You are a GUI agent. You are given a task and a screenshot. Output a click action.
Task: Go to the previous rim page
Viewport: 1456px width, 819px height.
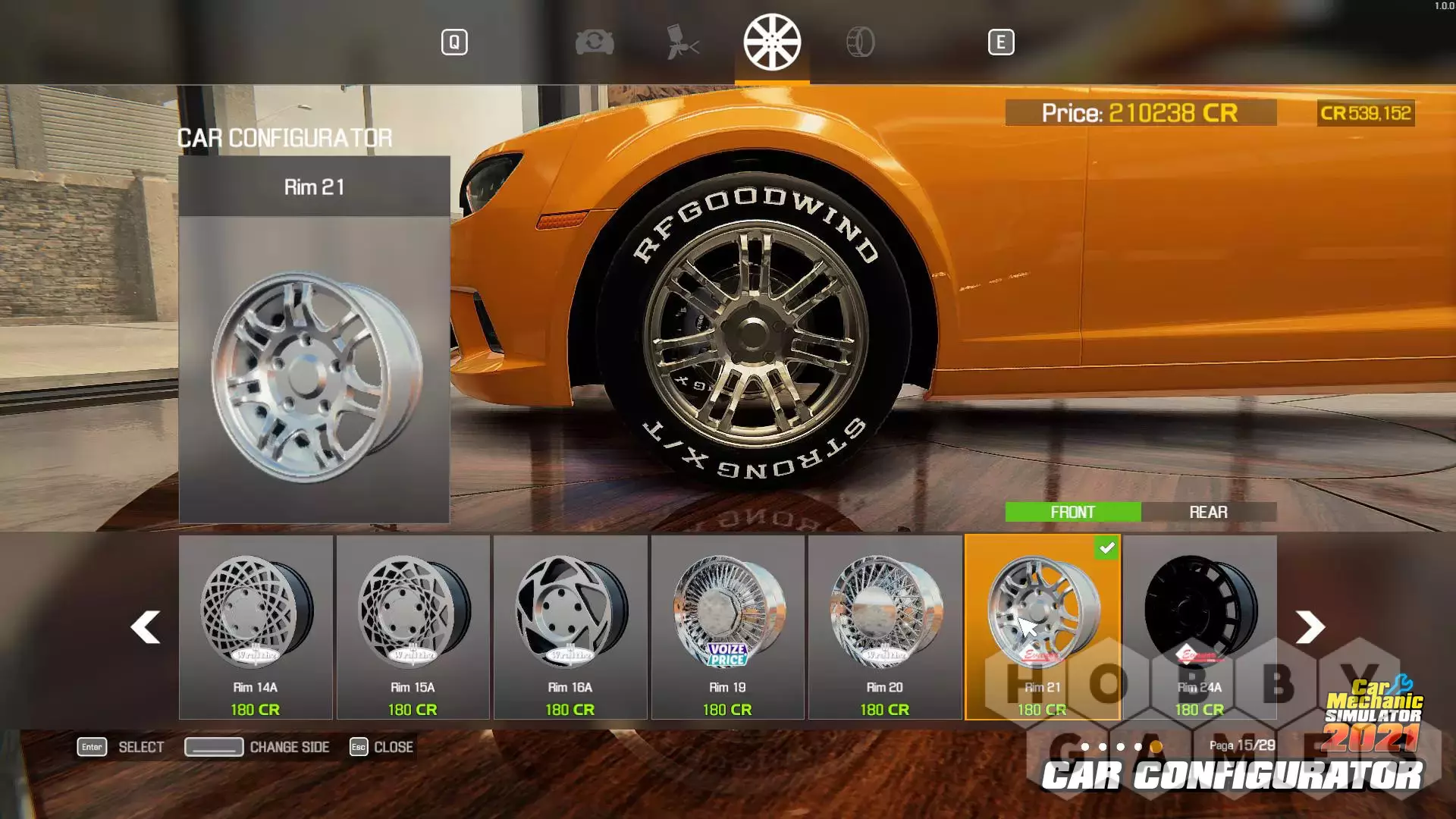click(x=145, y=627)
